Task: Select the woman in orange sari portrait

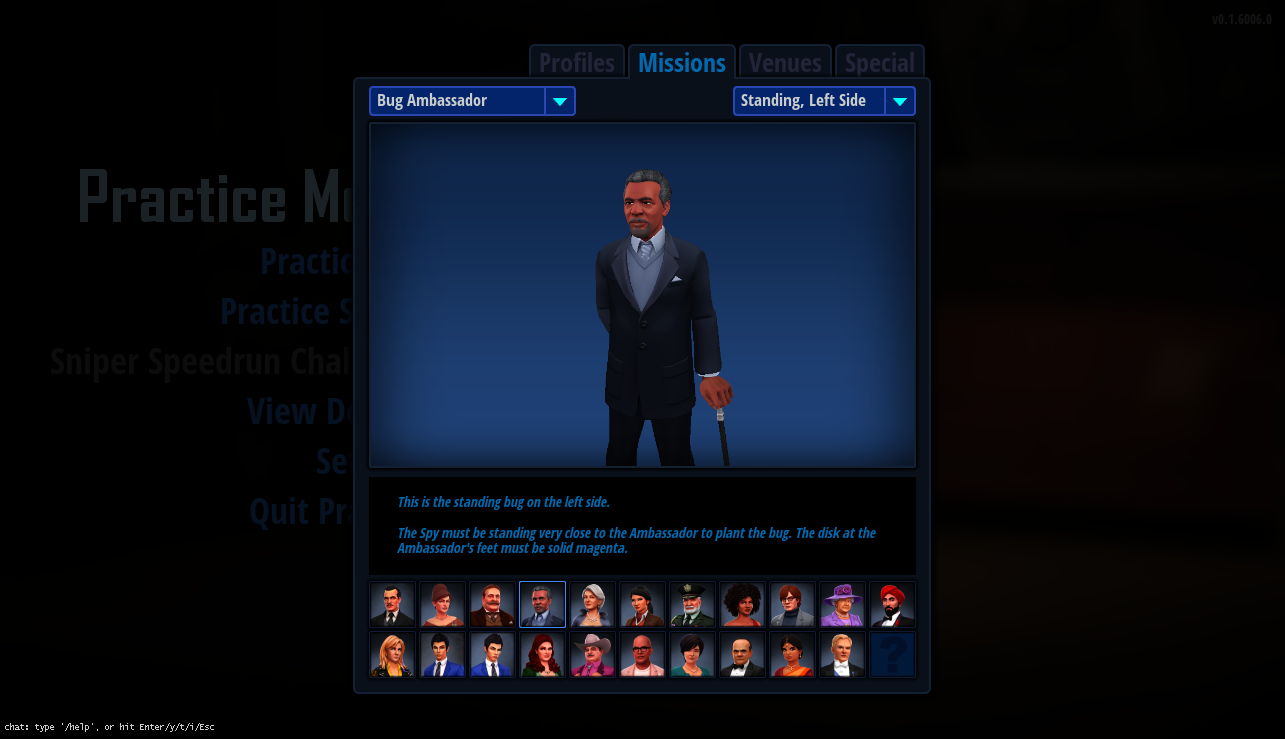Action: click(792, 655)
